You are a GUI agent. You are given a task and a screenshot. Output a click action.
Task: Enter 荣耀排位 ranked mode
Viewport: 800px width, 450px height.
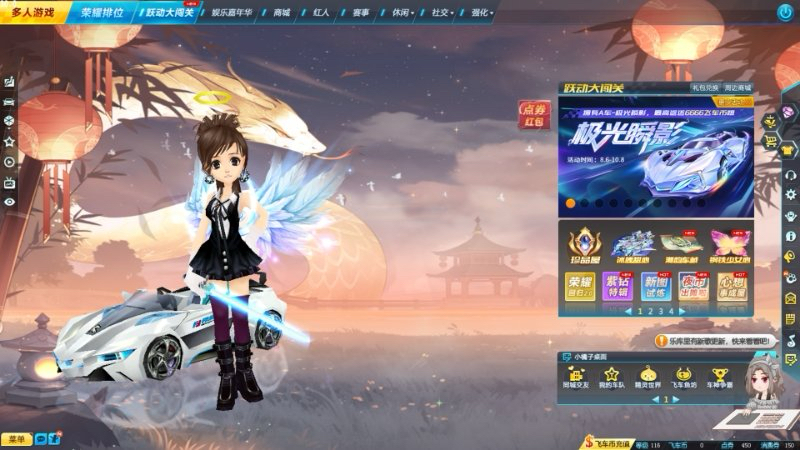pos(103,13)
